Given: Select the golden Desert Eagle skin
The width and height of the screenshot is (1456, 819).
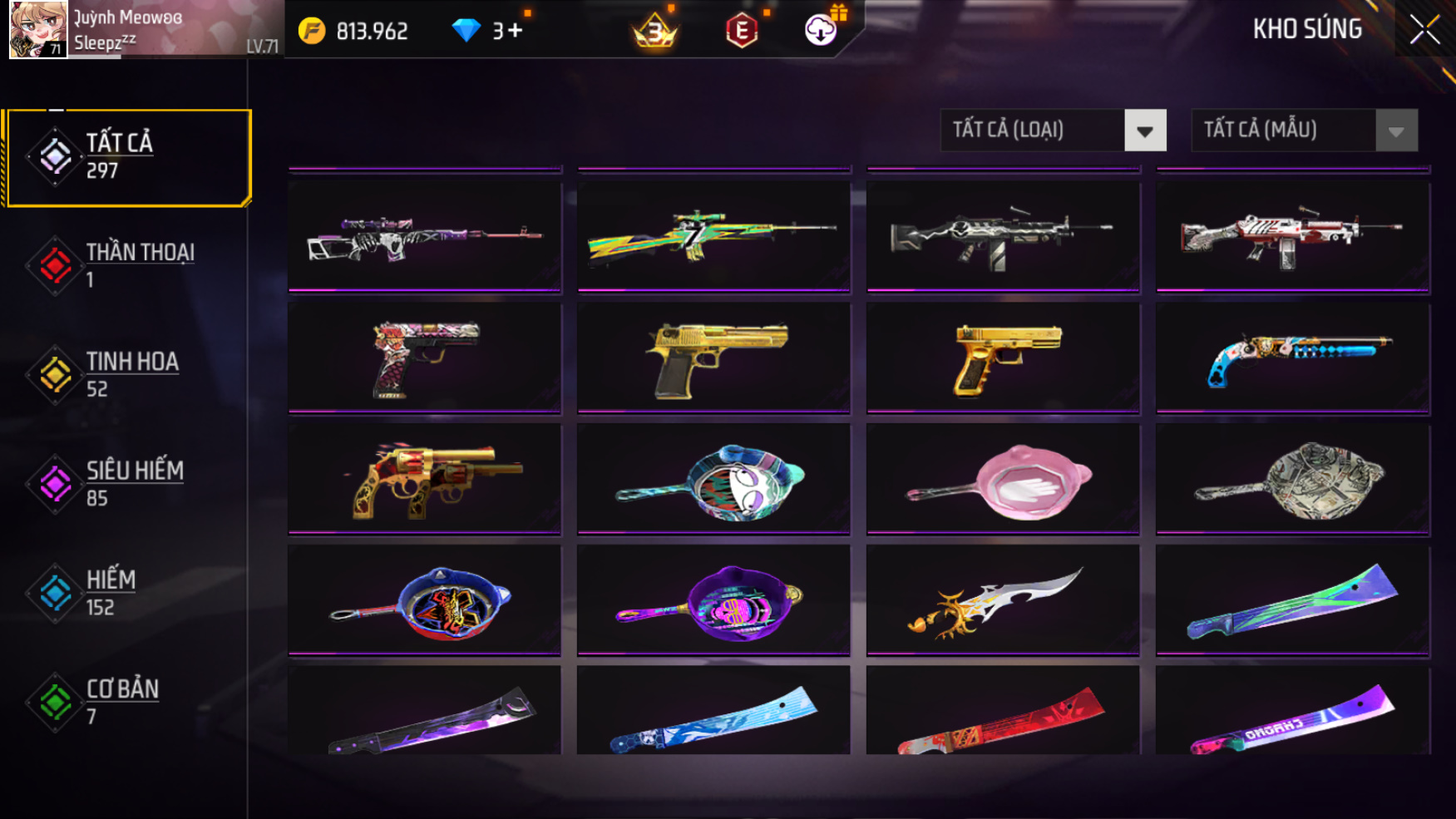Looking at the screenshot, I should pos(714,358).
